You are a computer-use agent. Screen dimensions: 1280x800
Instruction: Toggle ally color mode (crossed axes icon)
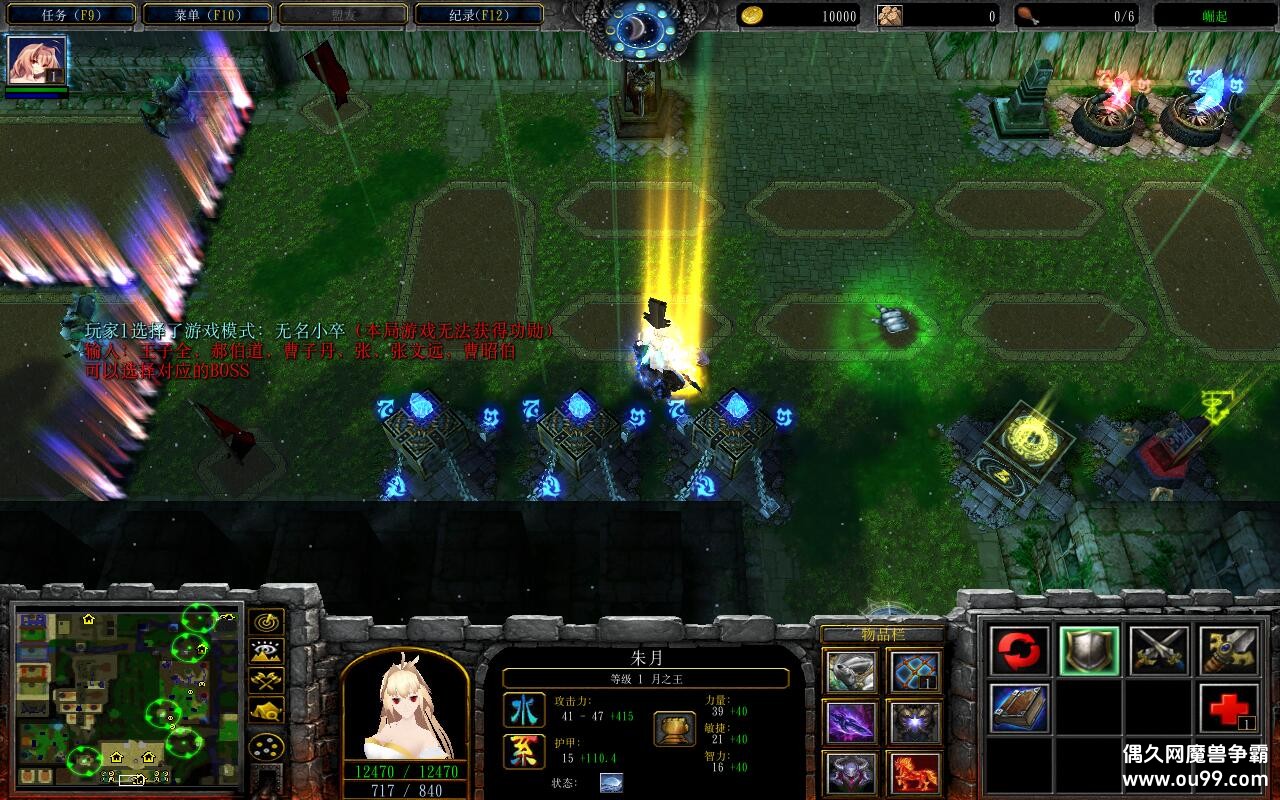click(x=267, y=681)
